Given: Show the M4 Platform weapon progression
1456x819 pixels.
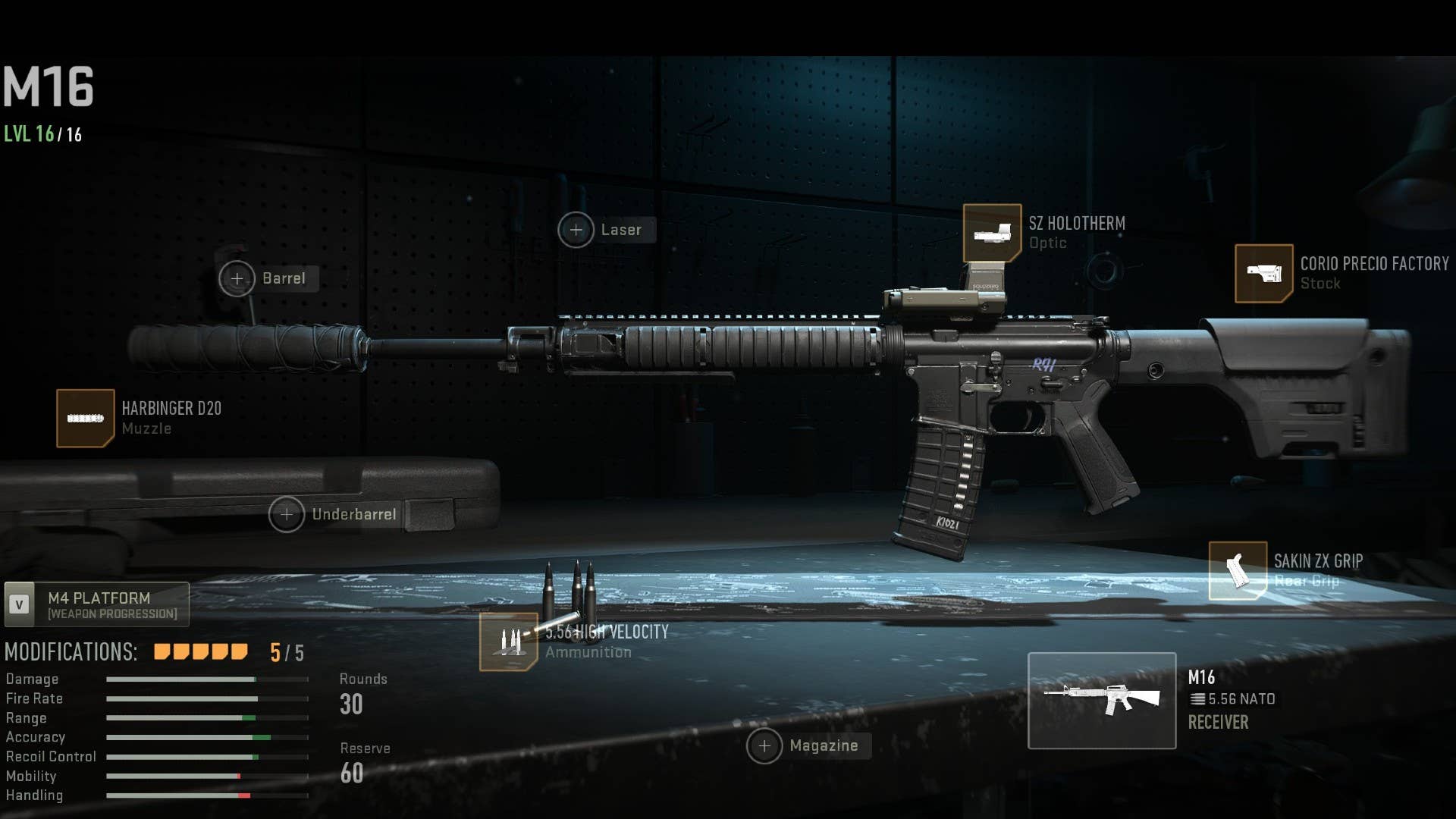Looking at the screenshot, I should coord(97,604).
